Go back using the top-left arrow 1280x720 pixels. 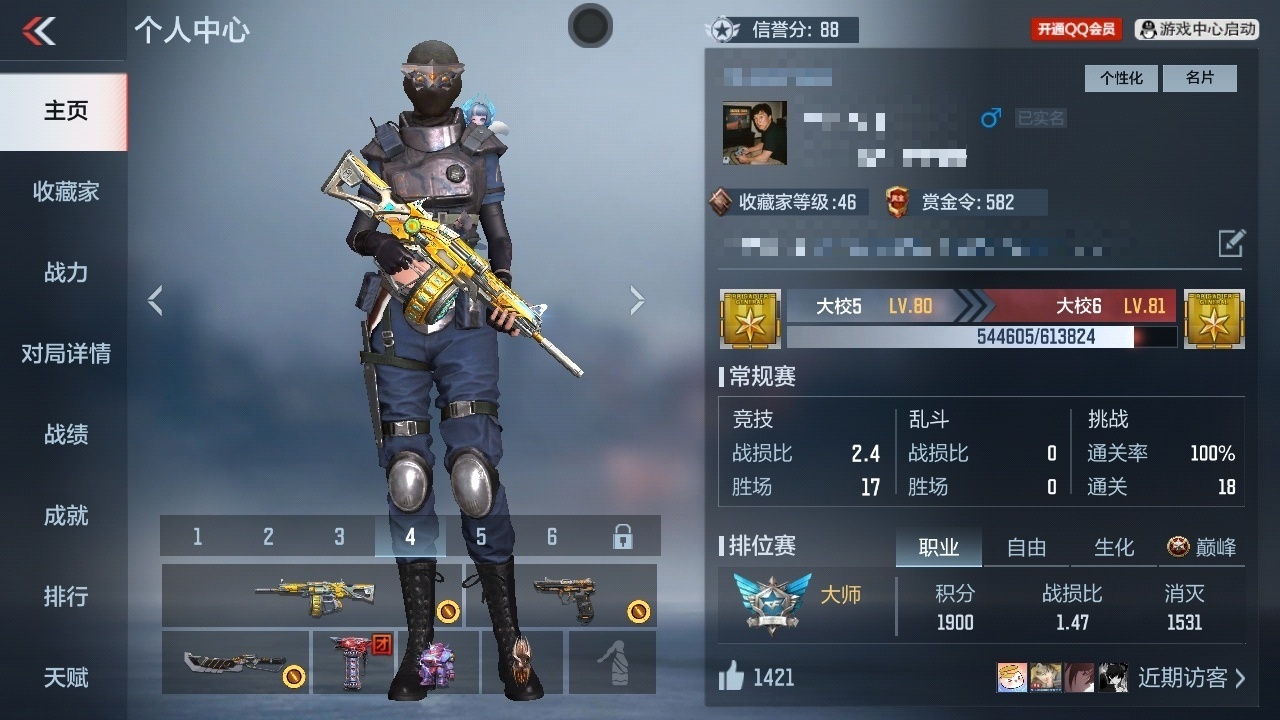40,31
